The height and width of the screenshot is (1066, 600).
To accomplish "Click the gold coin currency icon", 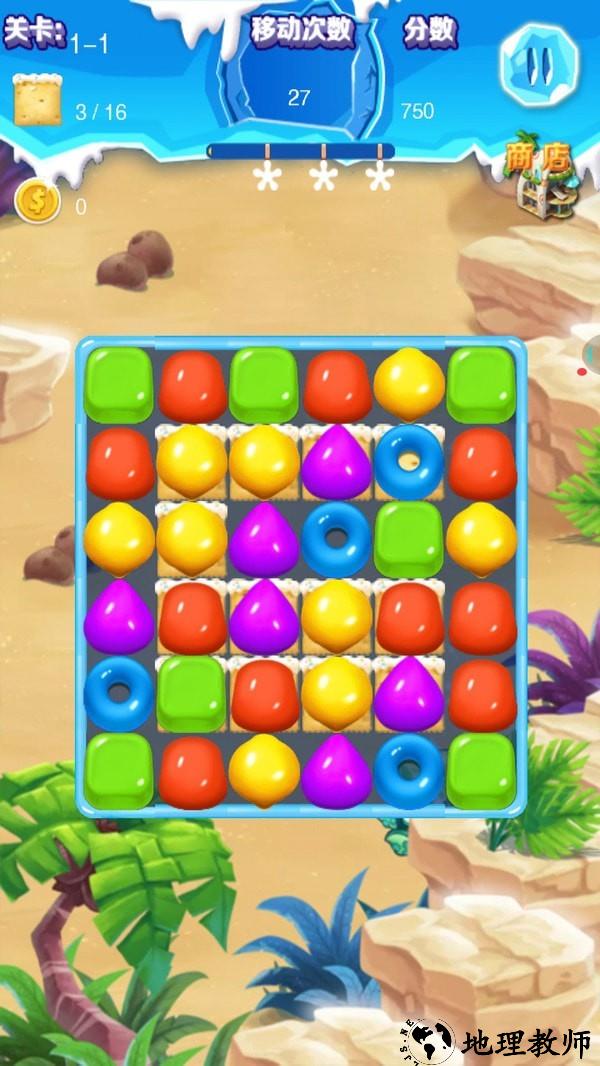I will [x=37, y=201].
